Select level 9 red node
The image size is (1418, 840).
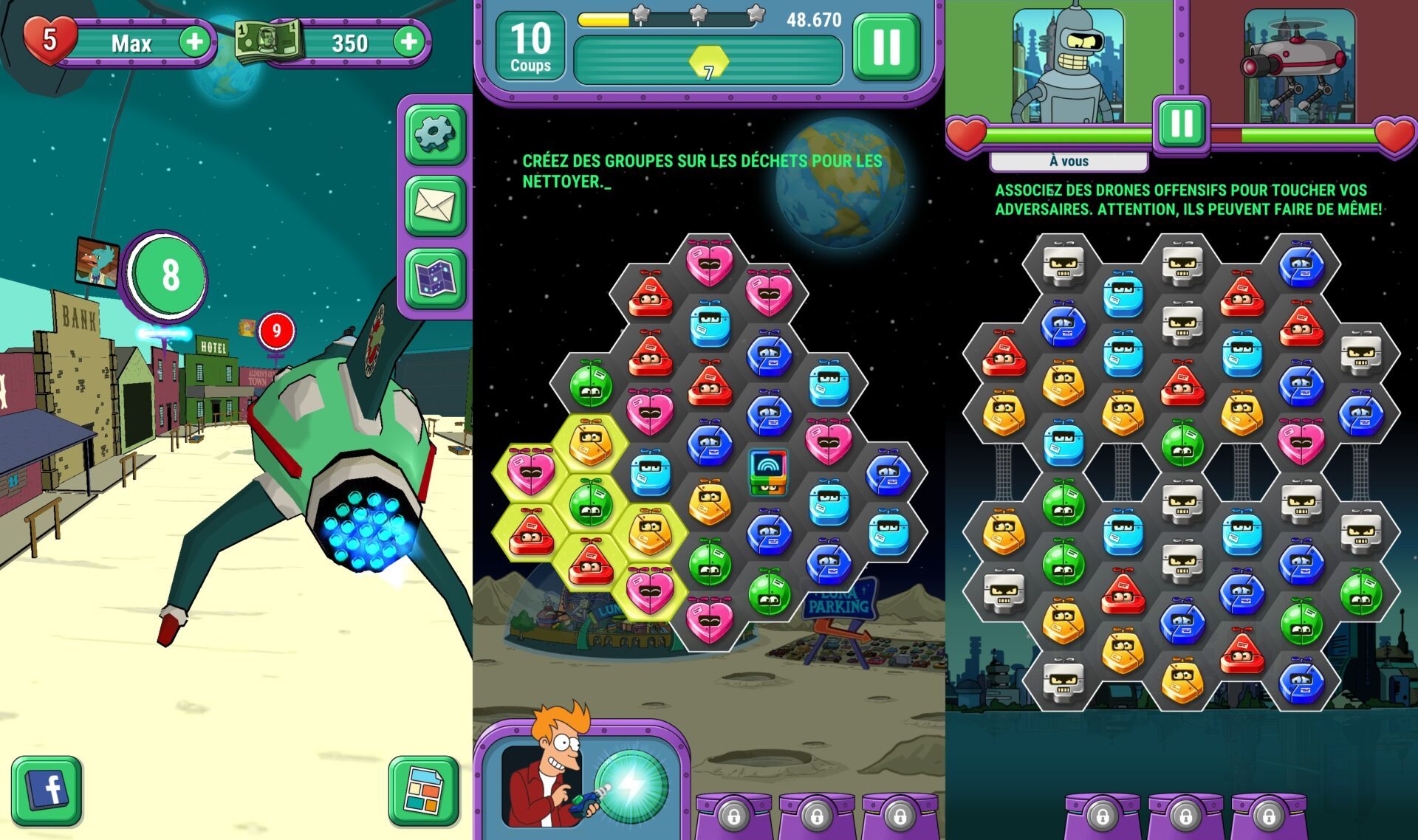tap(277, 331)
